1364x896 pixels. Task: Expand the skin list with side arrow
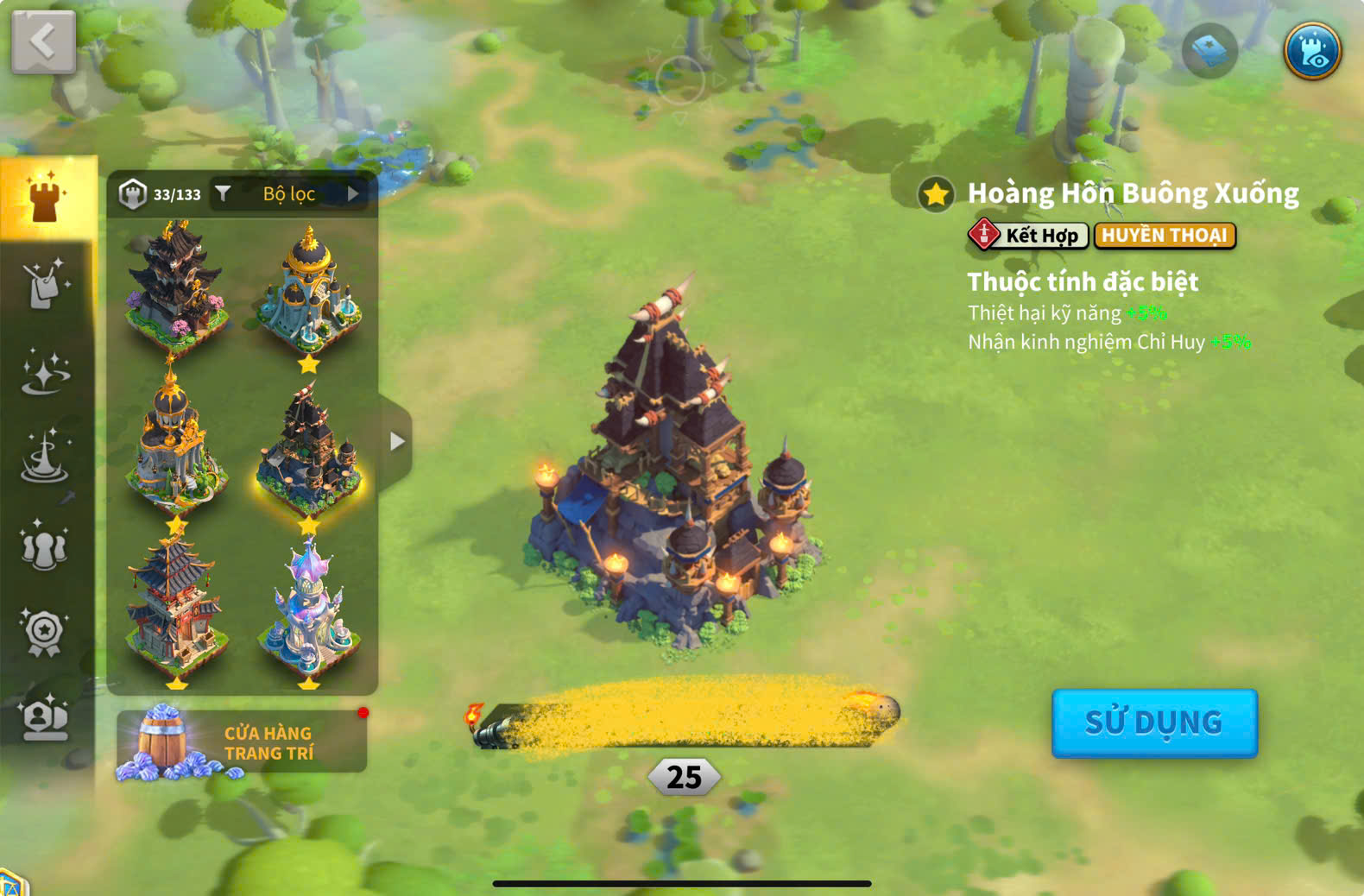[x=396, y=442]
